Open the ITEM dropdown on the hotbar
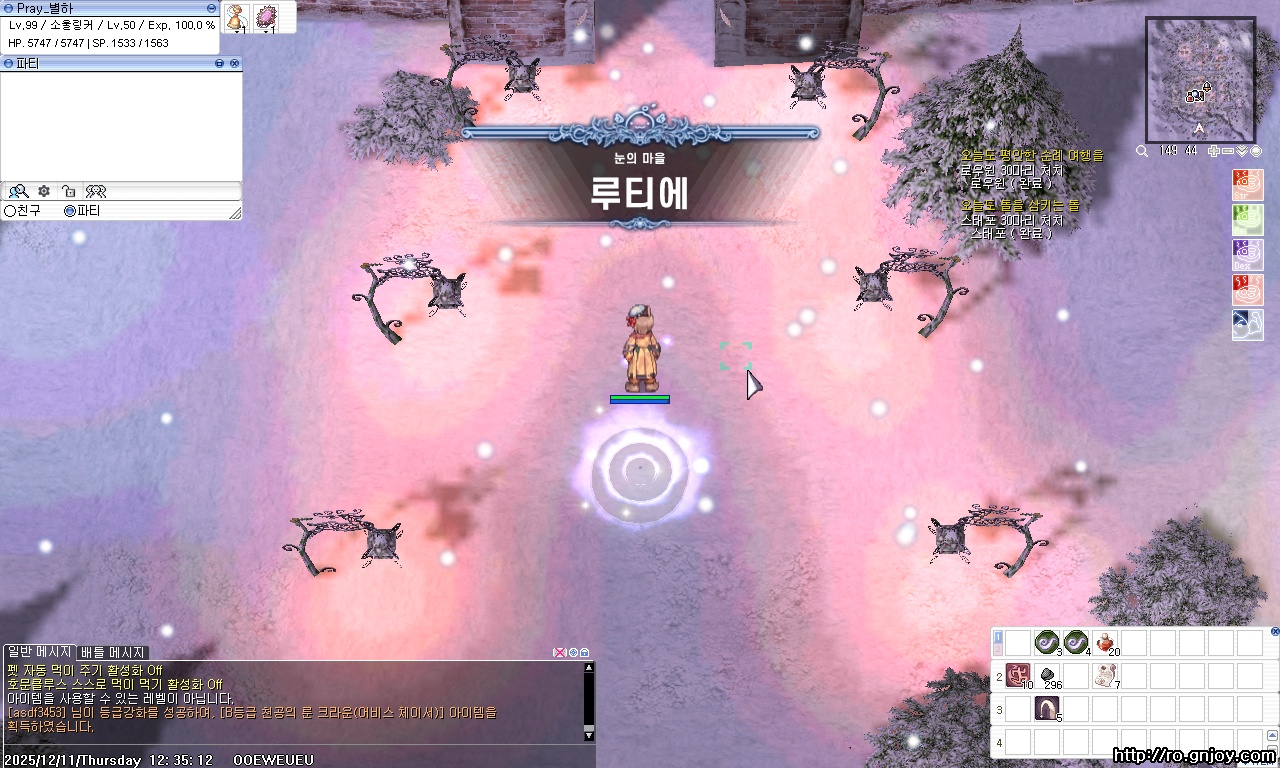Viewport: 1280px width, 768px height. point(1247,763)
